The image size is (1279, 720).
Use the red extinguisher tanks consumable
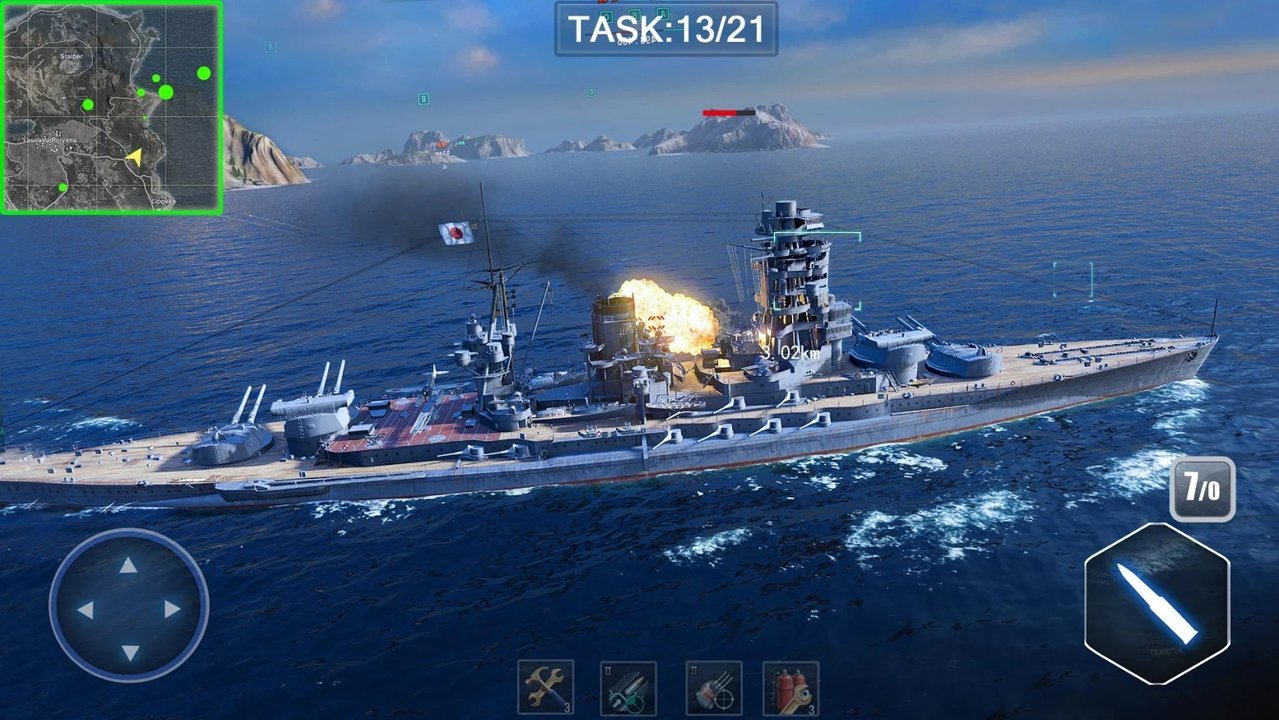(x=791, y=688)
